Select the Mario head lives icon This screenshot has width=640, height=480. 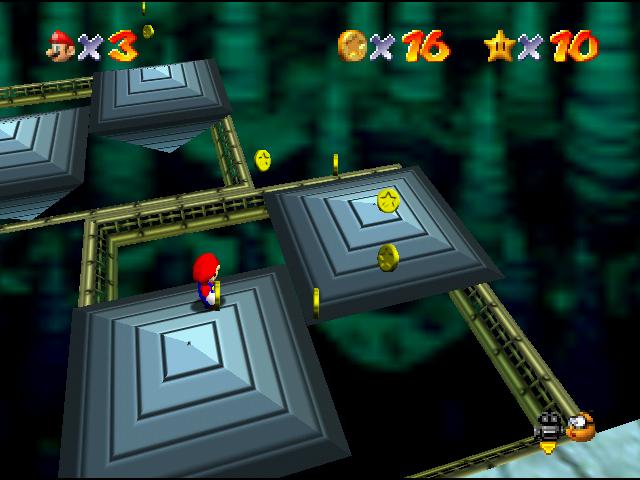pos(62,45)
